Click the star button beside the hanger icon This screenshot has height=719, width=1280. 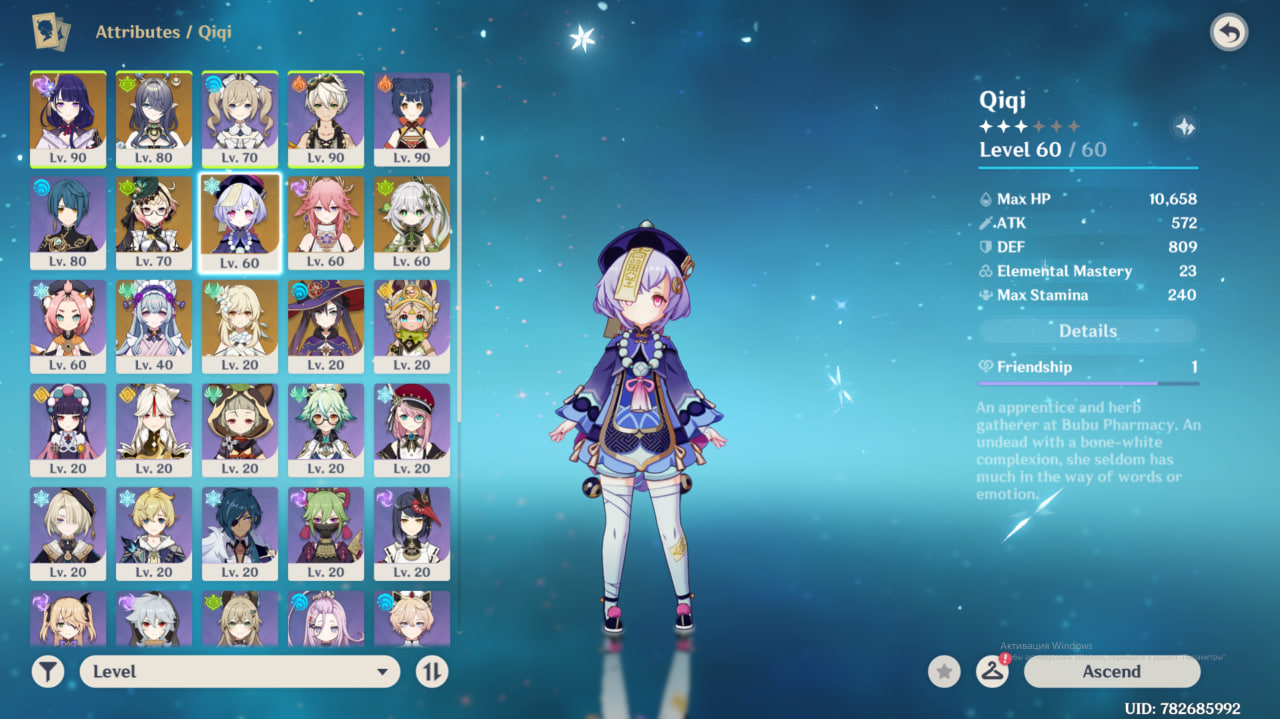coord(944,671)
